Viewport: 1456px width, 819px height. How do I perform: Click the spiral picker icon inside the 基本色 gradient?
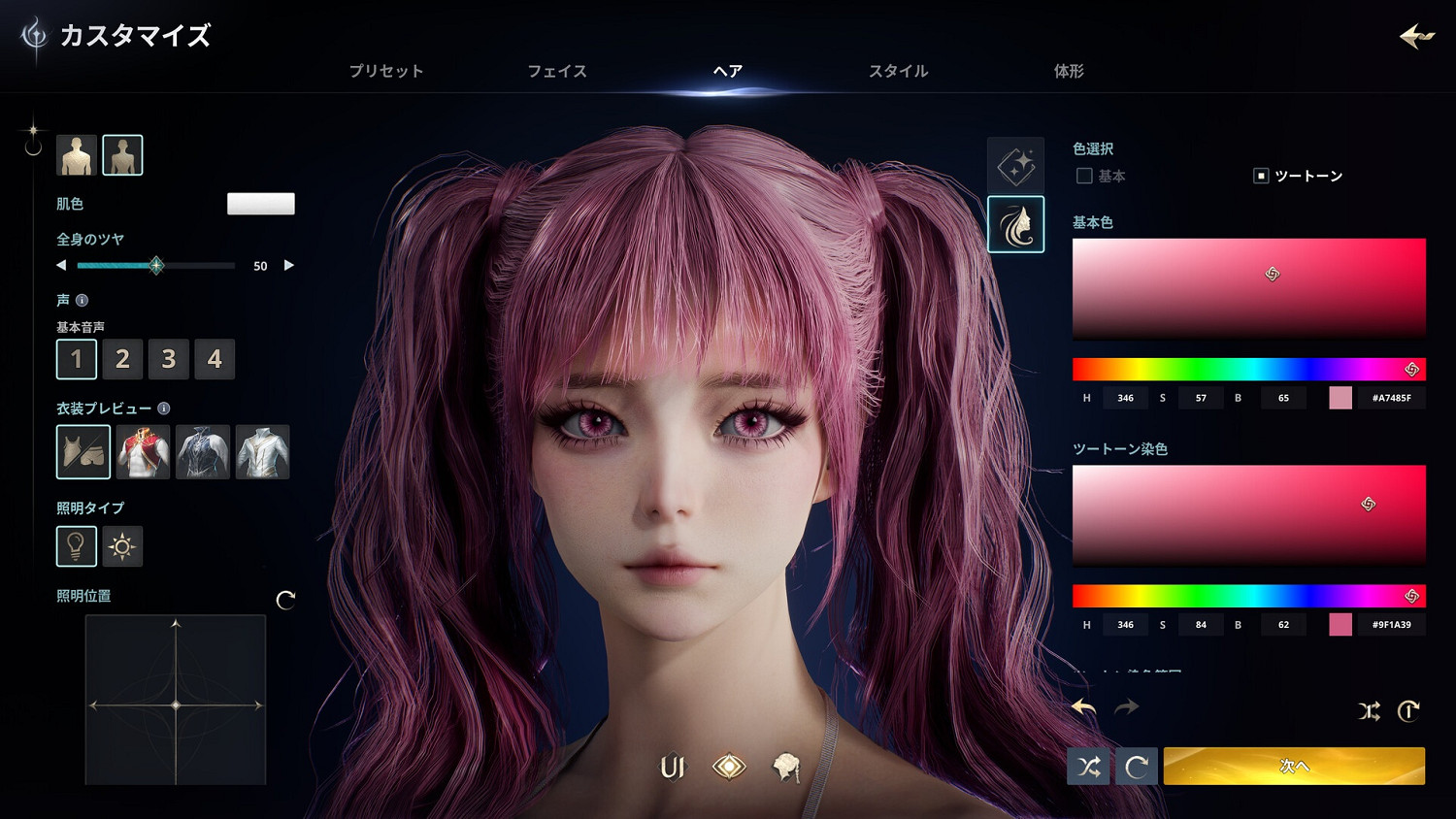pyautogui.click(x=1274, y=276)
